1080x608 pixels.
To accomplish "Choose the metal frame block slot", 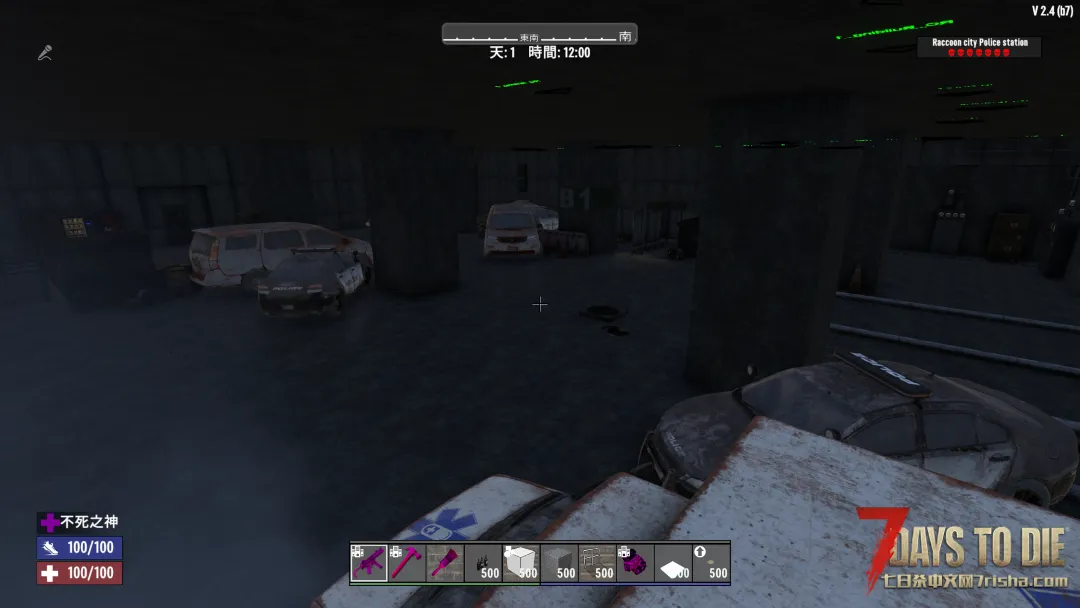I will click(x=597, y=563).
